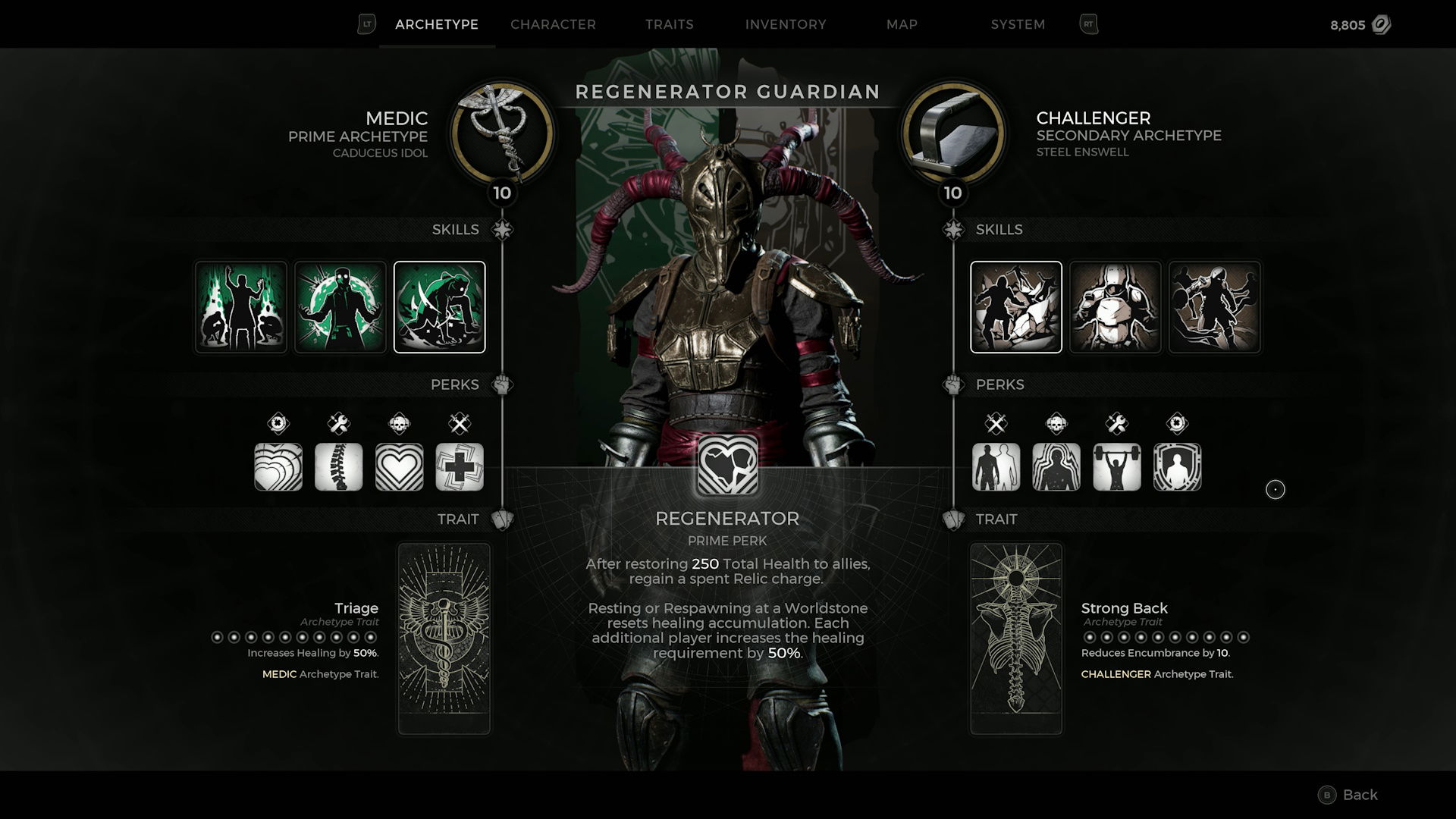Inspect the spine Medic perk
1456x819 pixels.
point(338,466)
